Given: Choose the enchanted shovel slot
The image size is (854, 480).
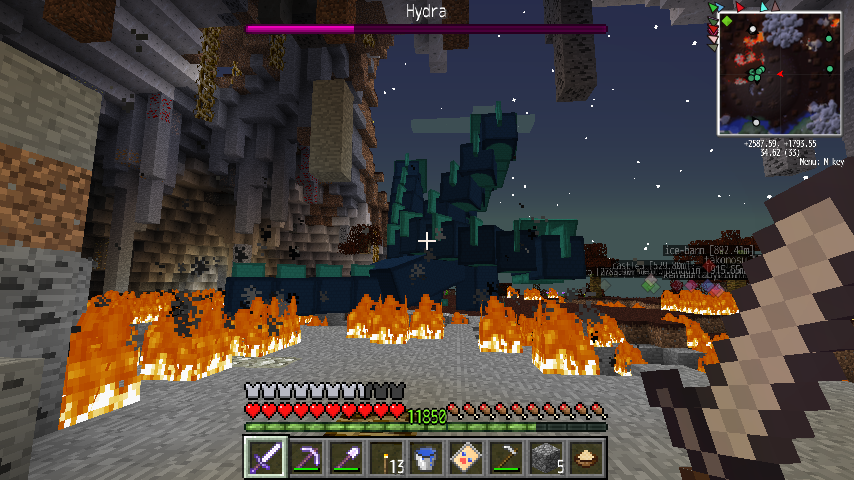Looking at the screenshot, I should tap(345, 458).
